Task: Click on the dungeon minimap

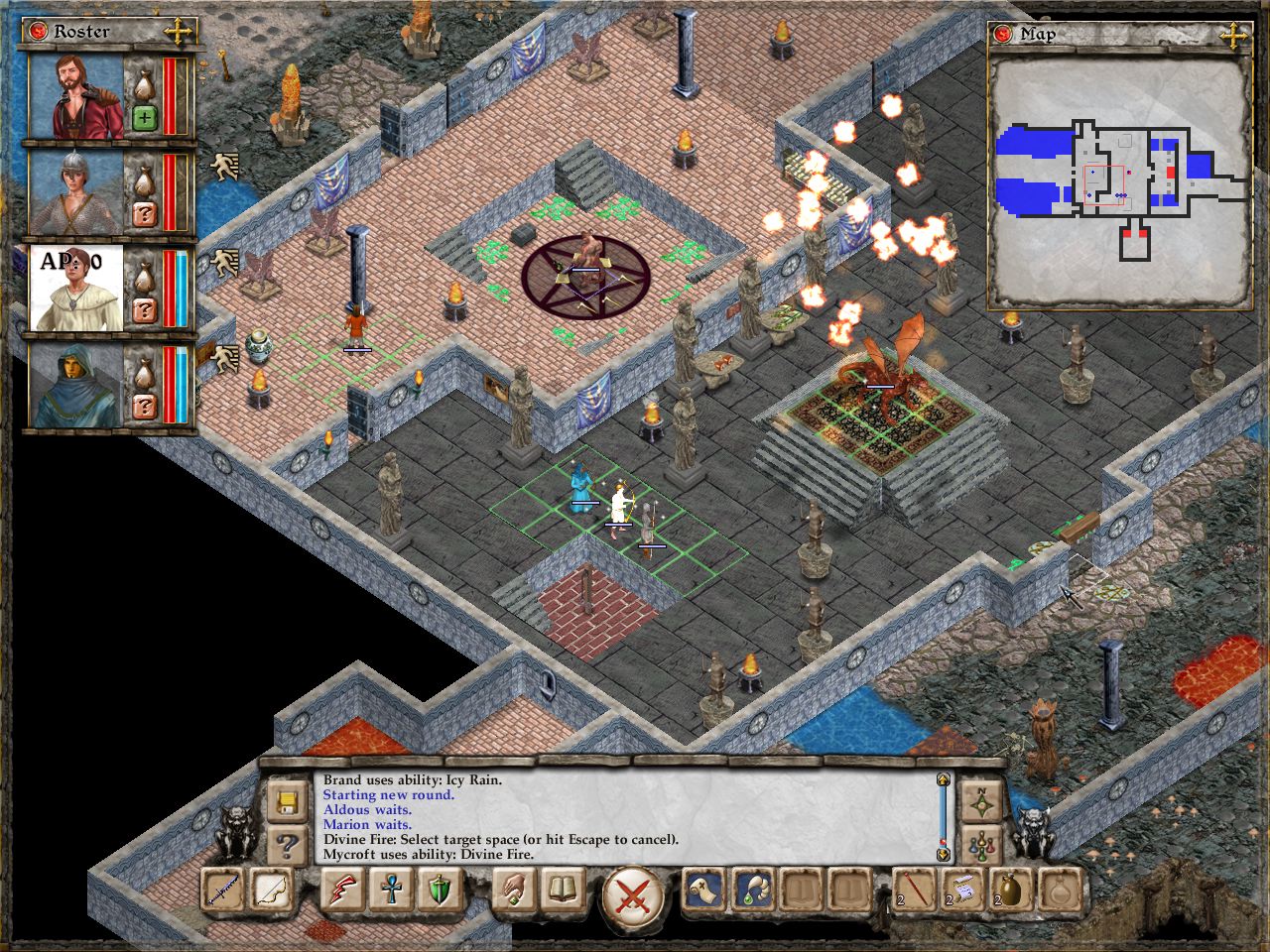Action: click(1117, 180)
